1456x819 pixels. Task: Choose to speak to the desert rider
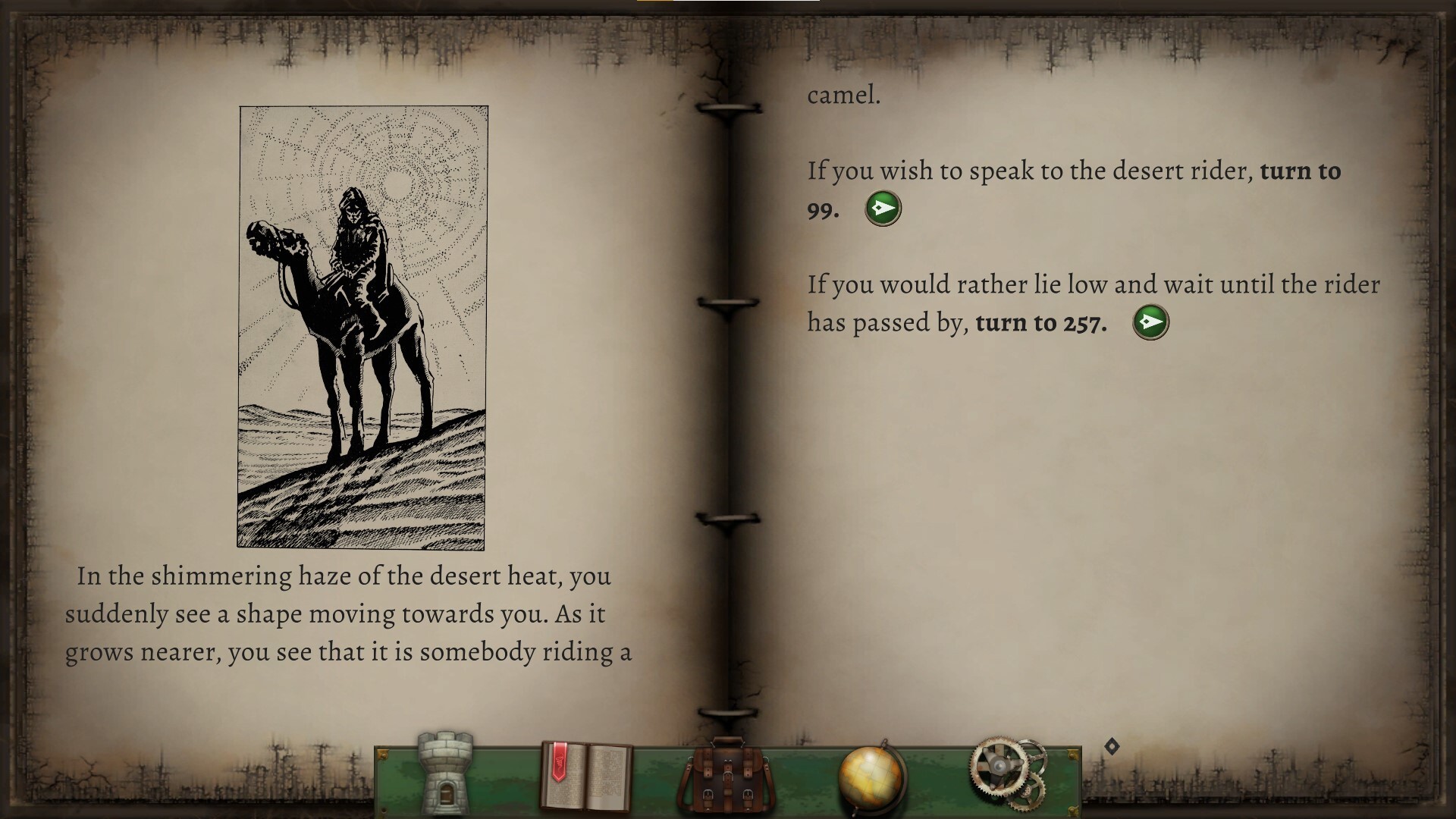click(883, 208)
